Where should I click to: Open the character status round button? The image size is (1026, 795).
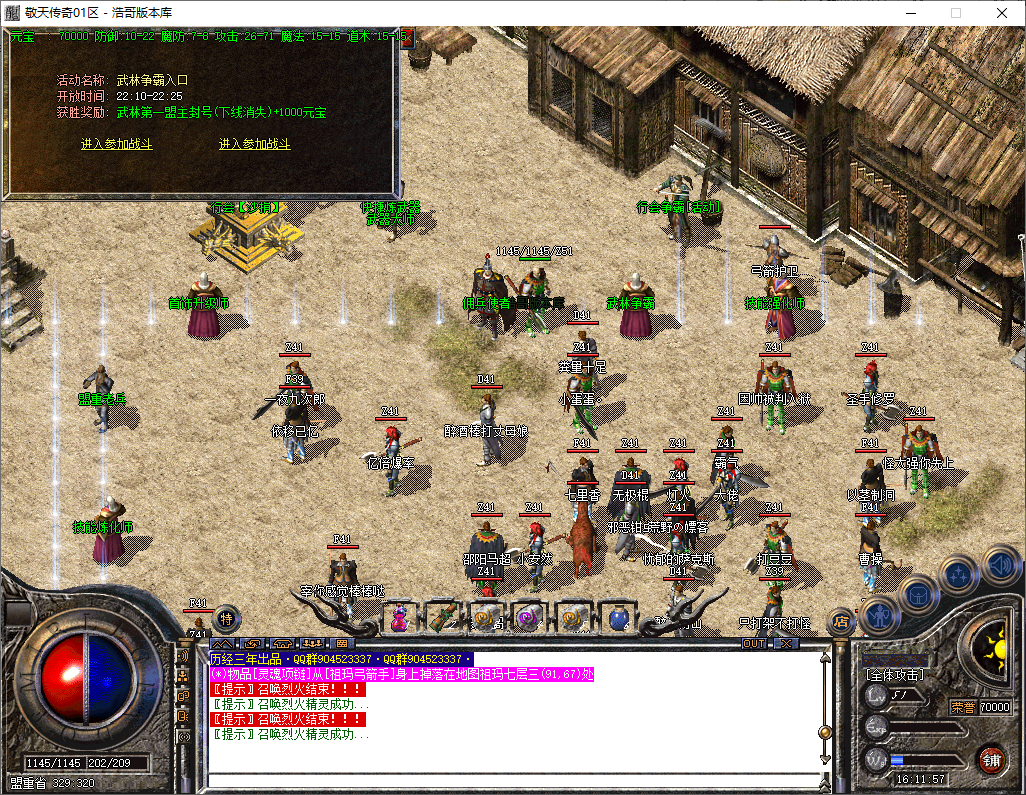[880, 615]
